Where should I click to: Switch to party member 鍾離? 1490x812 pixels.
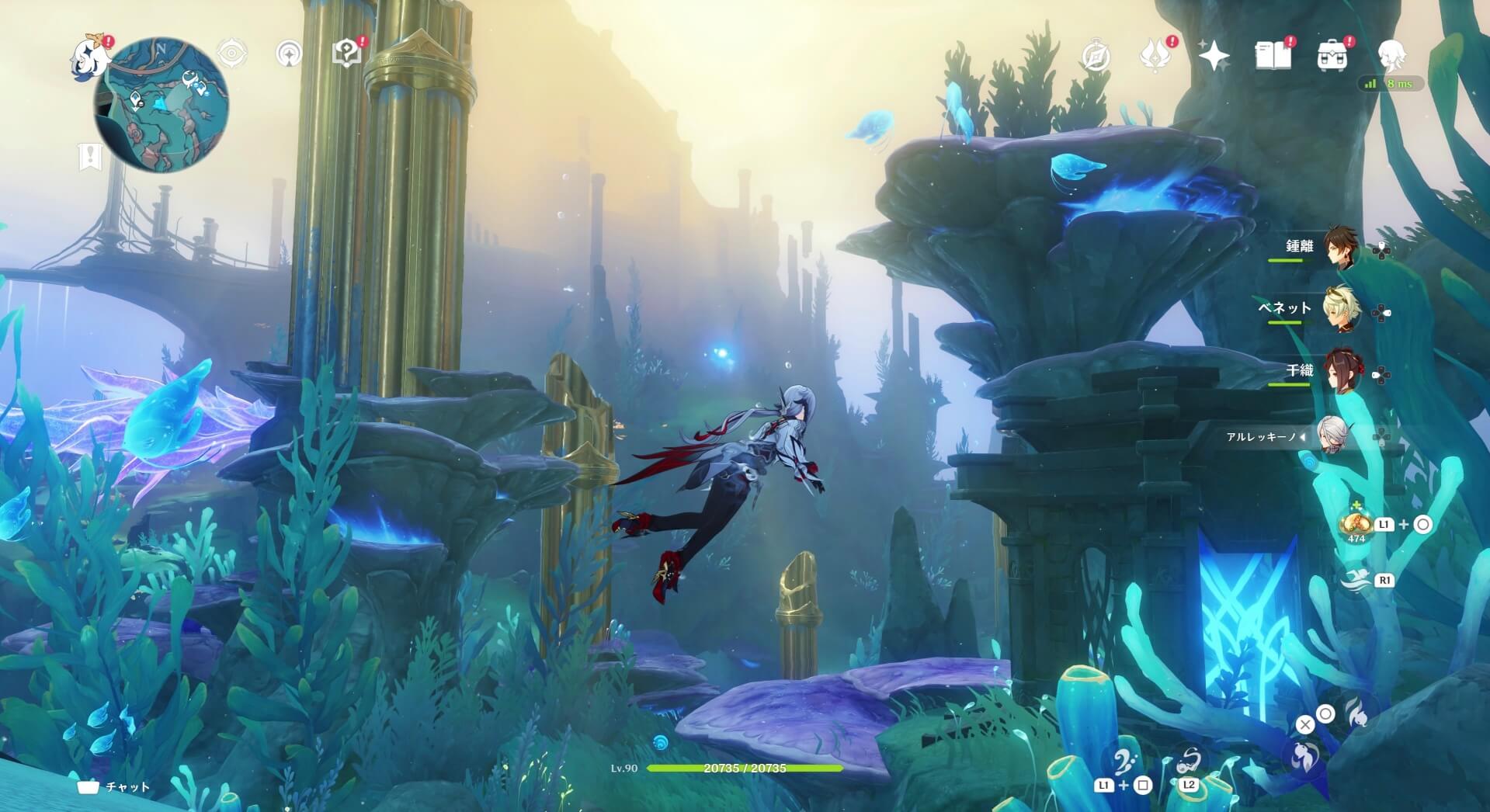(1339, 248)
